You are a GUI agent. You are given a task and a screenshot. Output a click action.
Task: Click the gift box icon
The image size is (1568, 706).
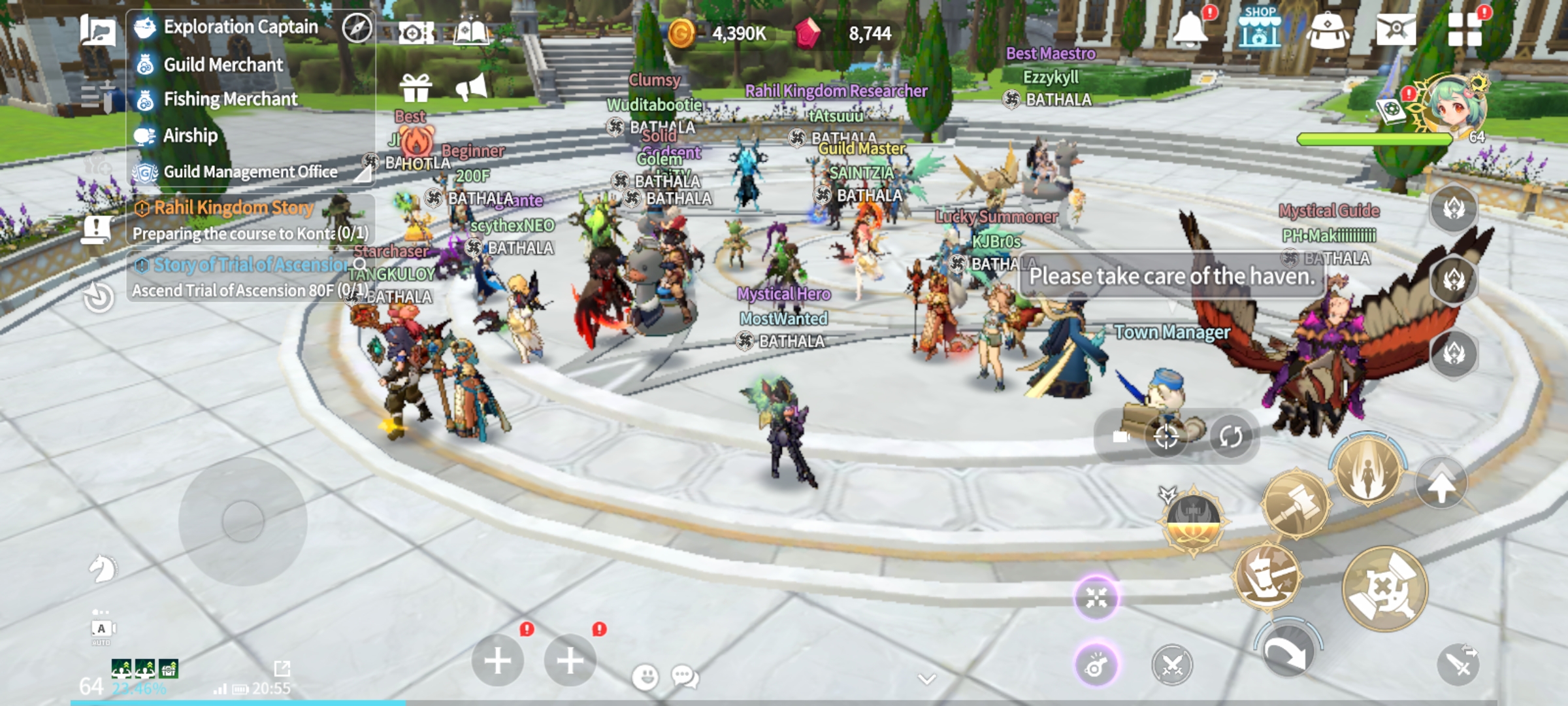click(416, 88)
